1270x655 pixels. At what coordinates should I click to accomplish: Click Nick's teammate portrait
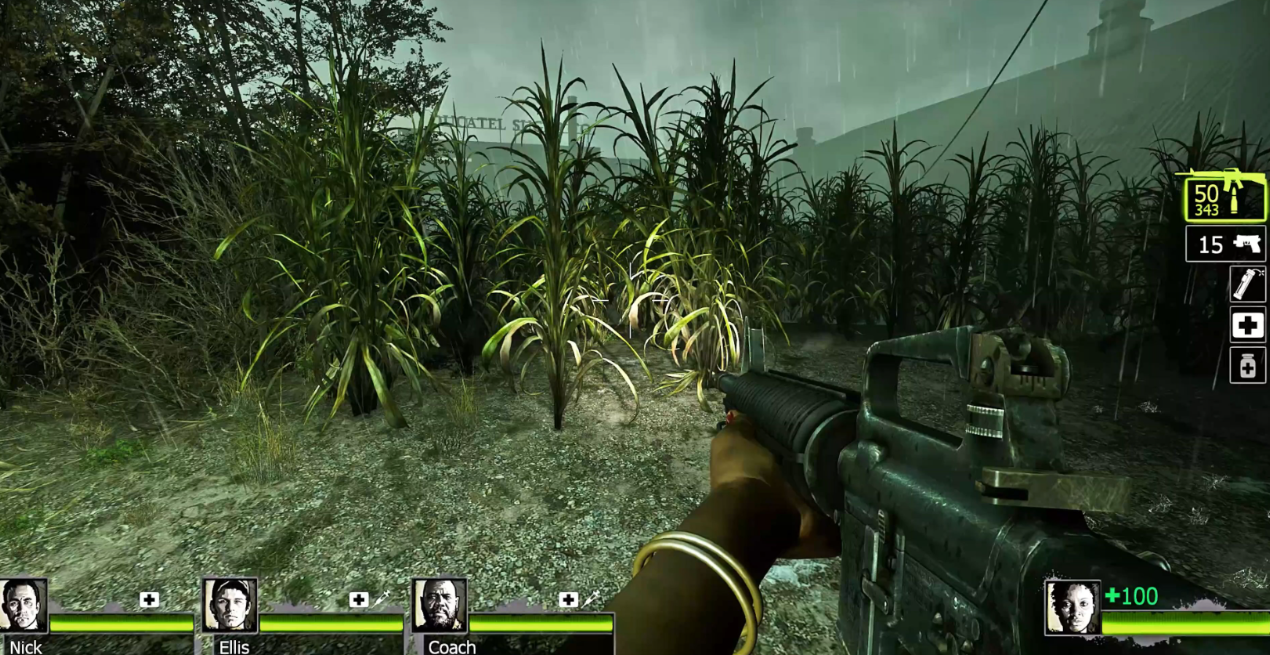point(23,605)
